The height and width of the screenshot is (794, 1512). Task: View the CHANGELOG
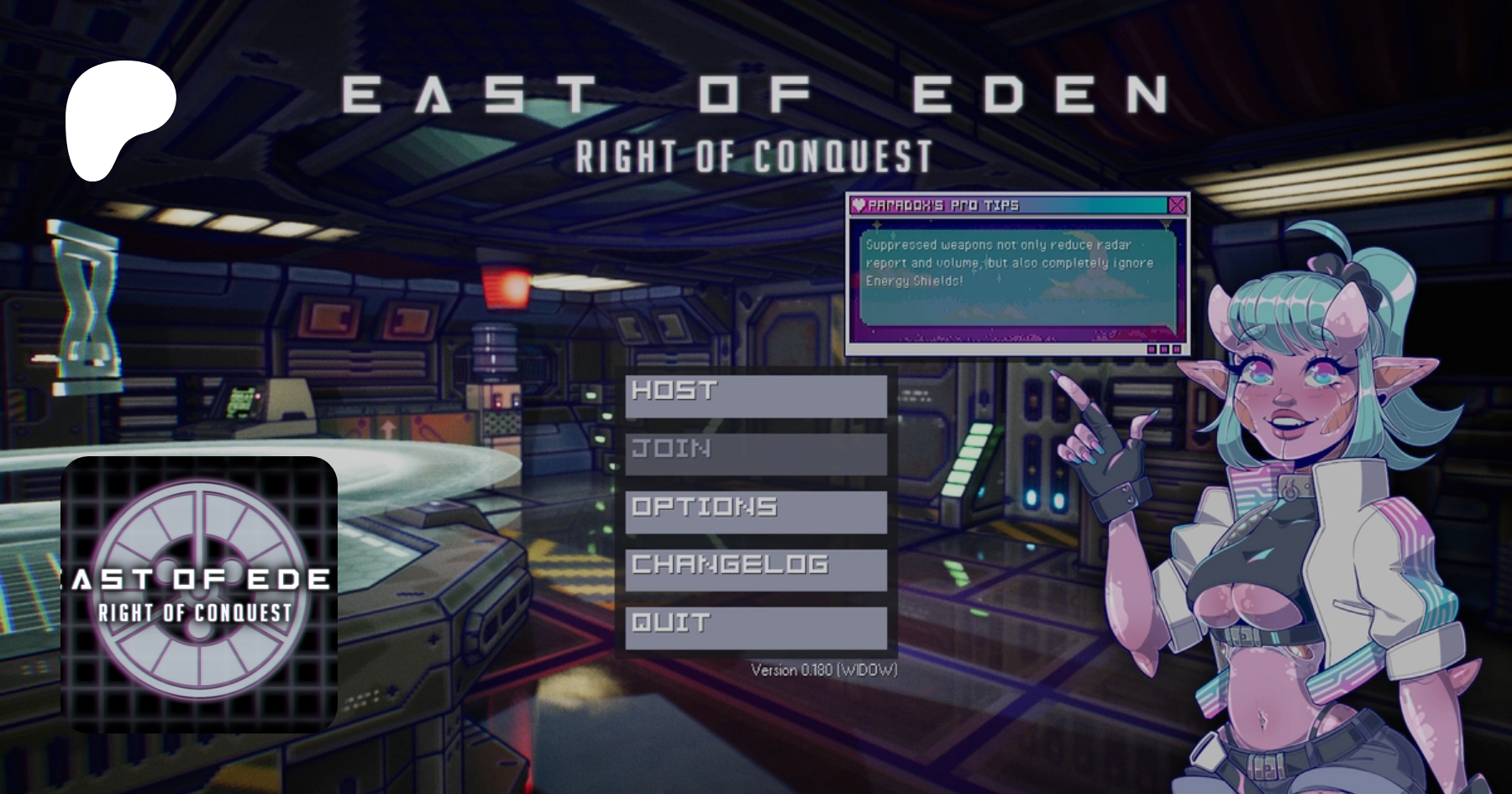coord(755,570)
